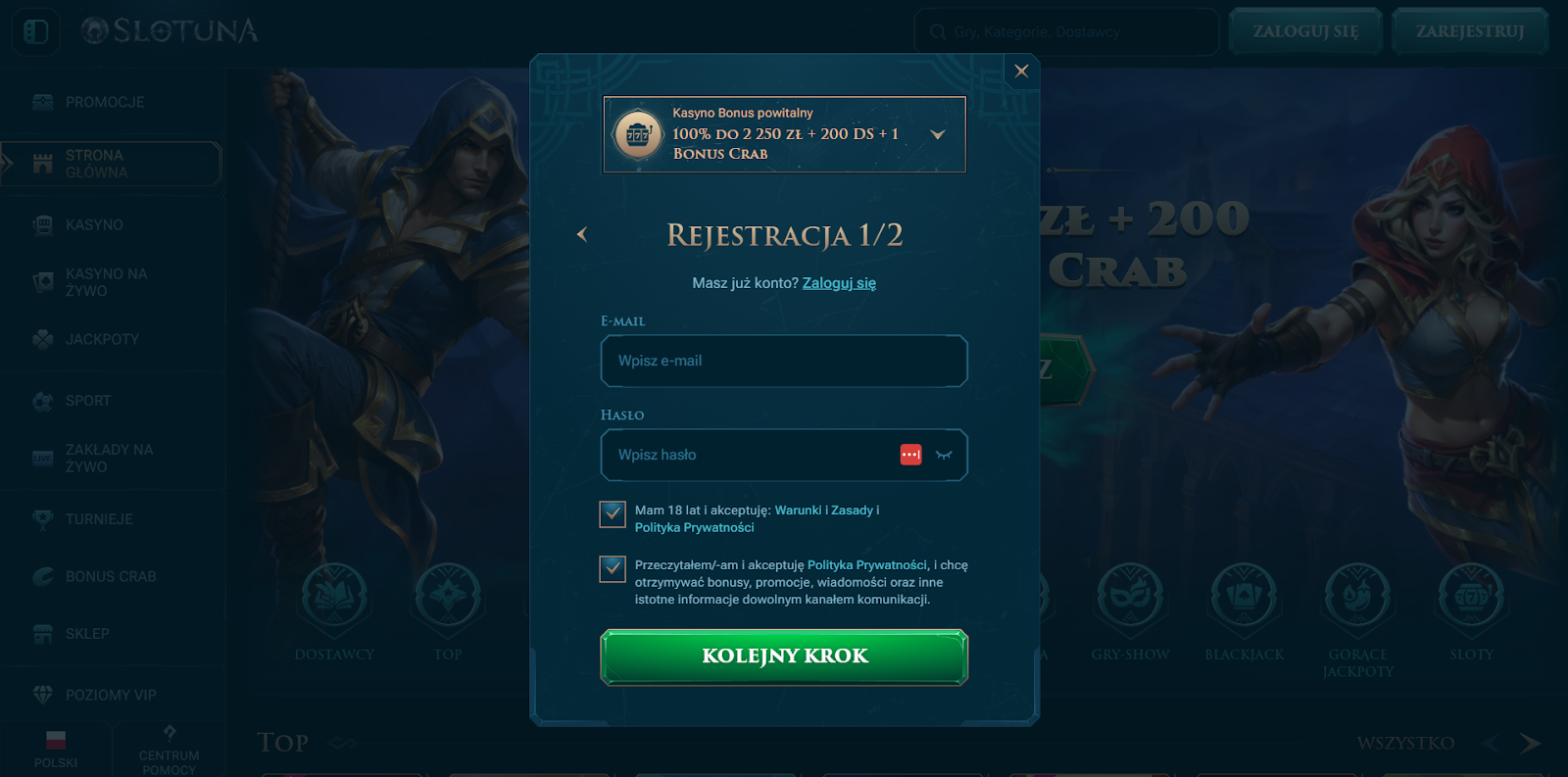Expand the Kasyno Bonus powitalny dropdown
Screen dimensions: 1568x777
[938, 134]
